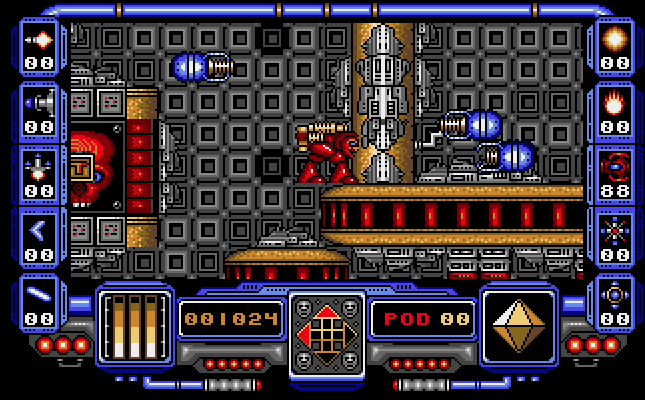Click the gold diamond crystal indicator

coord(518,326)
